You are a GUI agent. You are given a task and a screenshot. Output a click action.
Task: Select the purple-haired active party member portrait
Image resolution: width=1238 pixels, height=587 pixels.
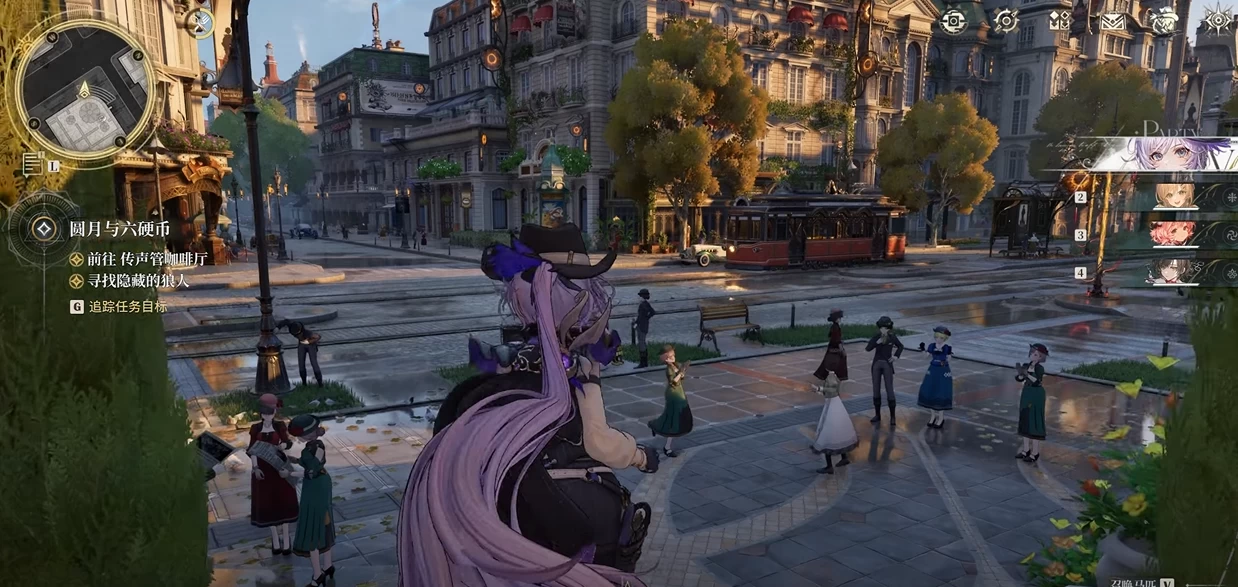click(x=1165, y=154)
